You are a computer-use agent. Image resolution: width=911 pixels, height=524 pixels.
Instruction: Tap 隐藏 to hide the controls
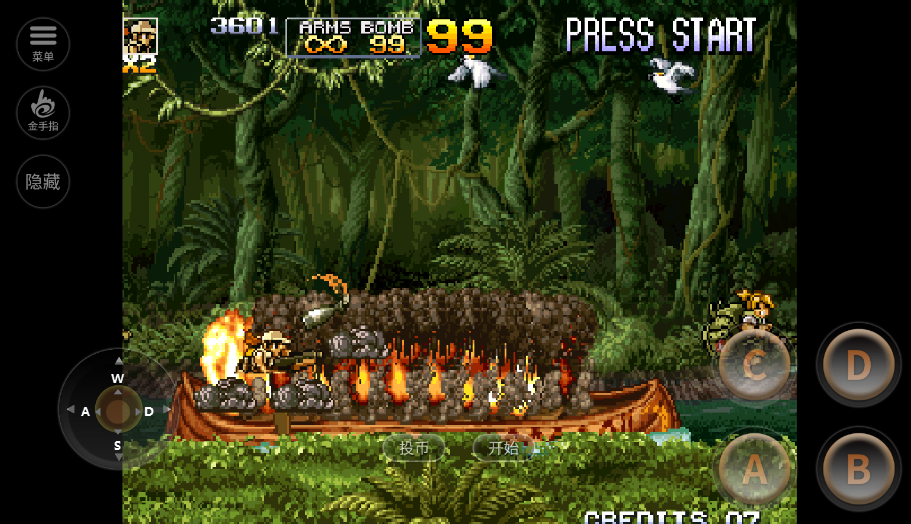43,182
